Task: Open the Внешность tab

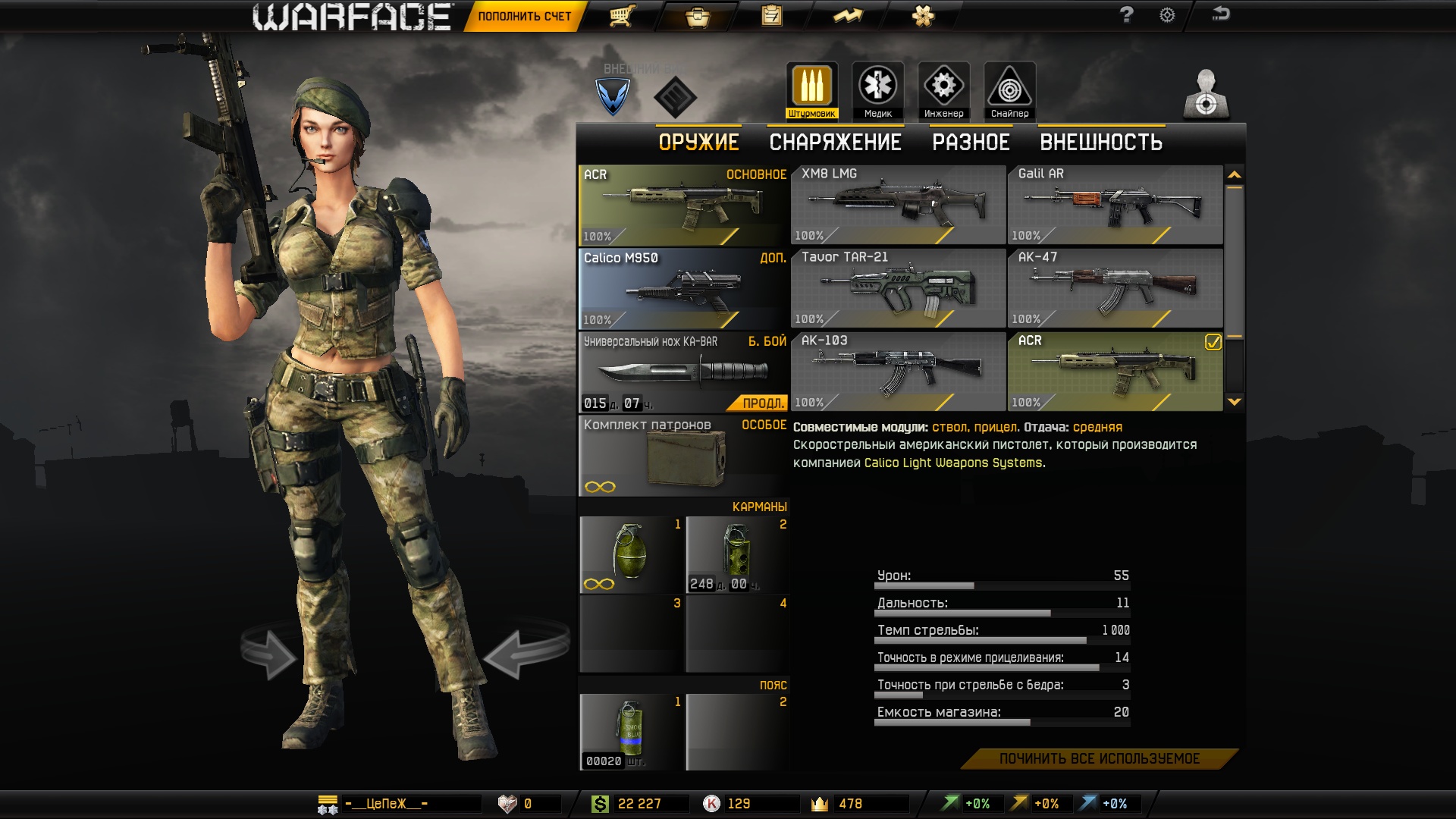Action: tap(1100, 142)
